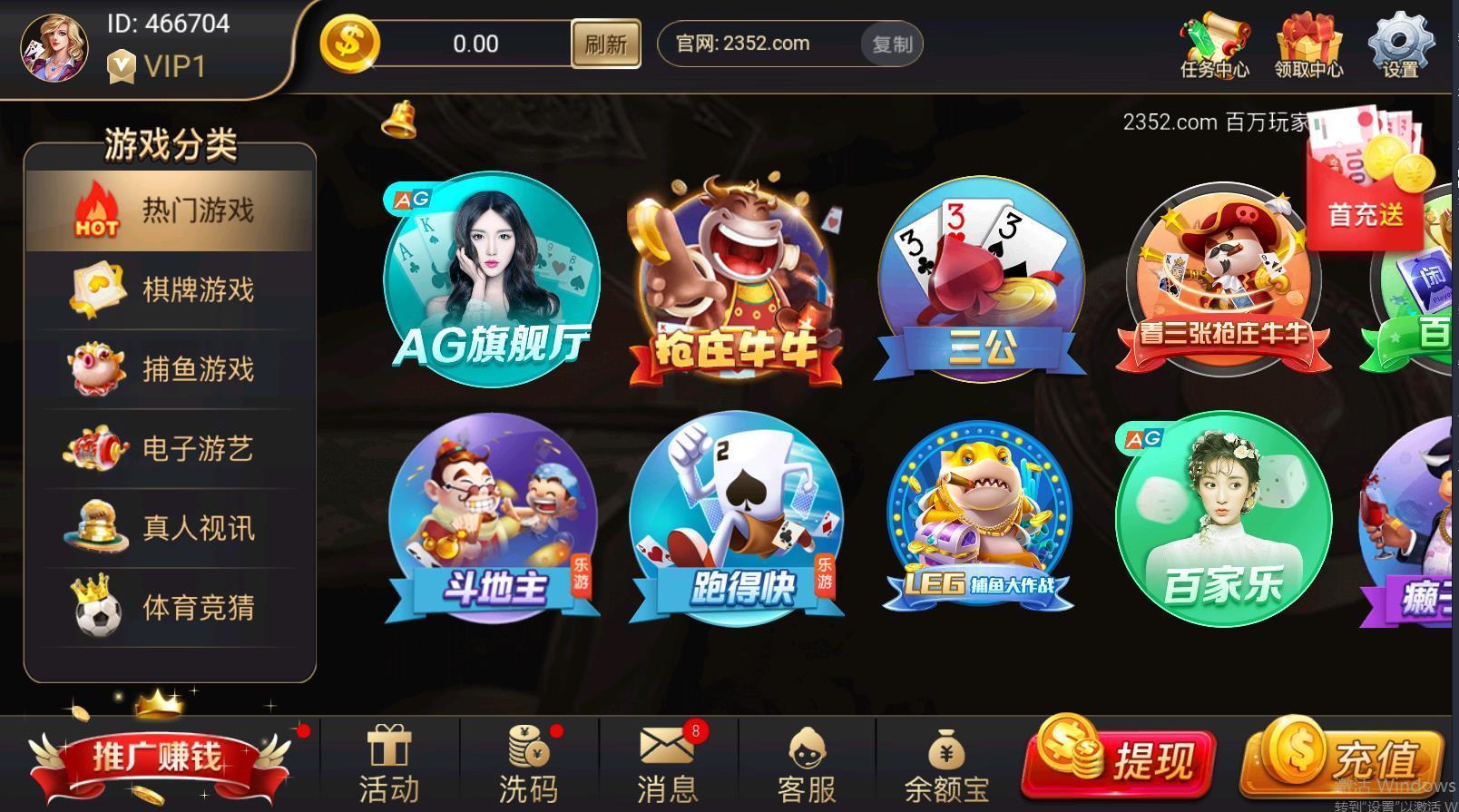Image resolution: width=1459 pixels, height=812 pixels.
Task: Launch the 跑得快 game
Action: tap(737, 519)
